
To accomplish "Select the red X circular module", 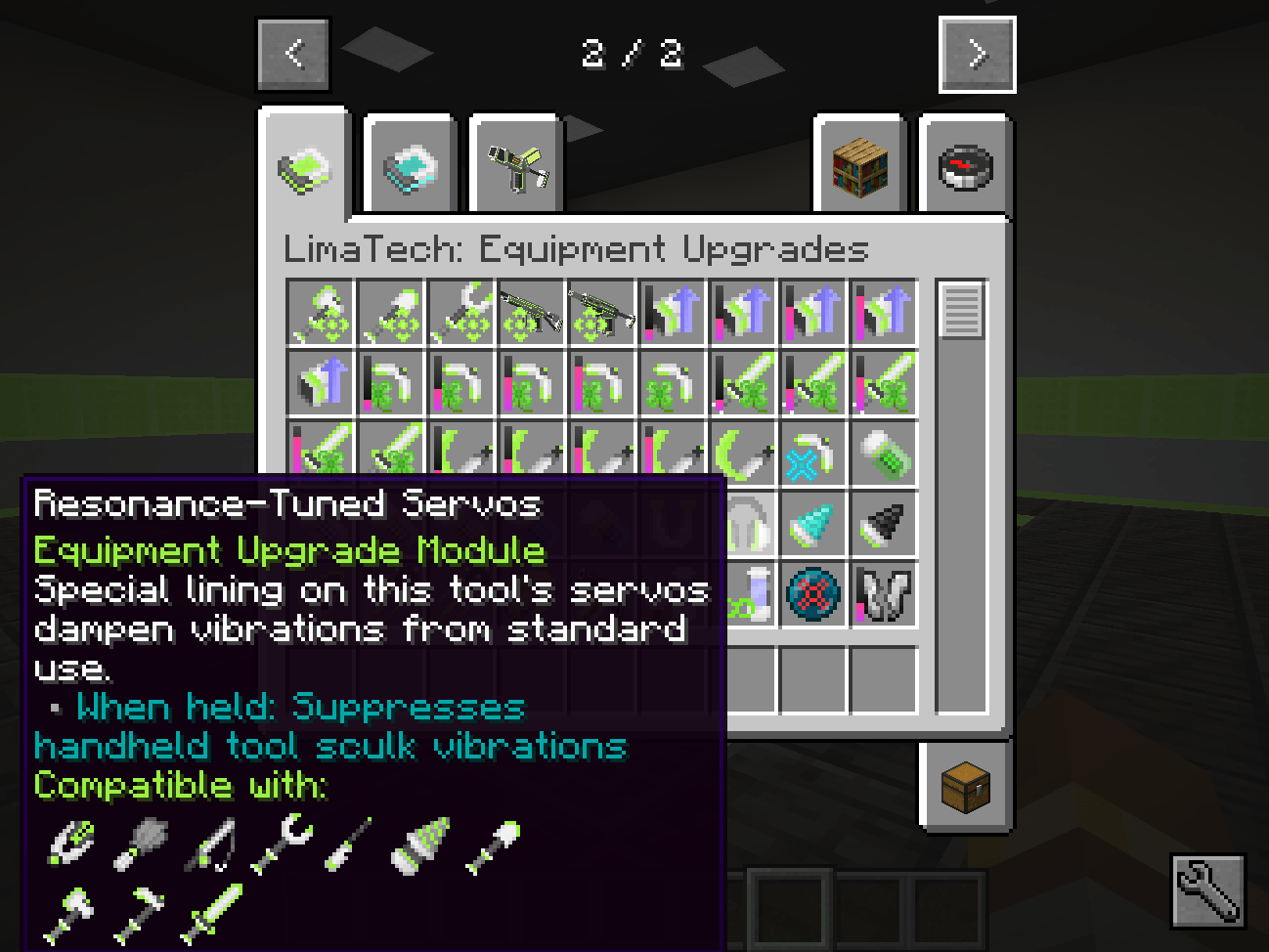I will tap(813, 594).
